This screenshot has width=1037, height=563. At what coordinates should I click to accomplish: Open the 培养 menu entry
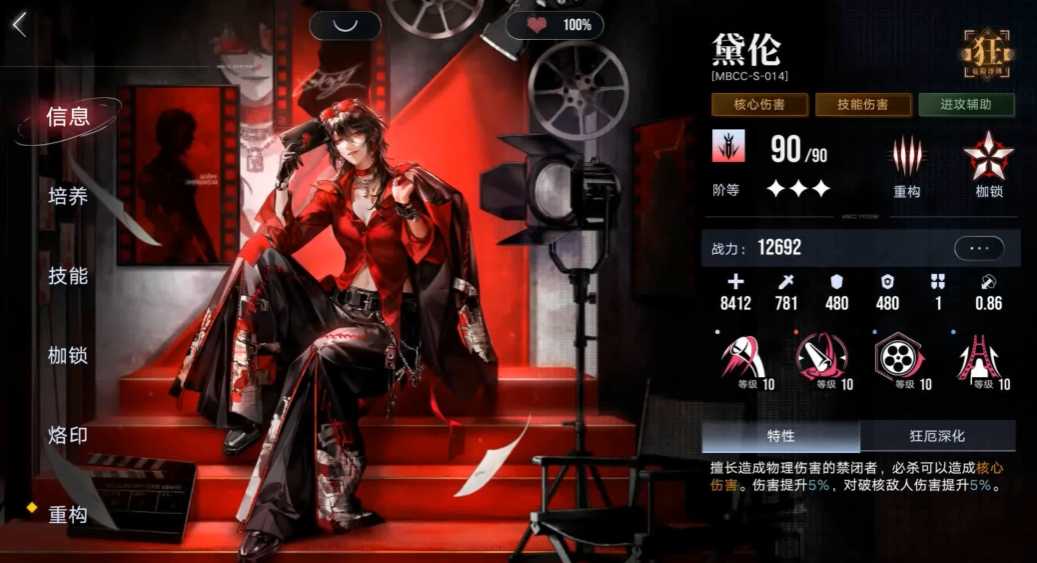pyautogui.click(x=68, y=196)
